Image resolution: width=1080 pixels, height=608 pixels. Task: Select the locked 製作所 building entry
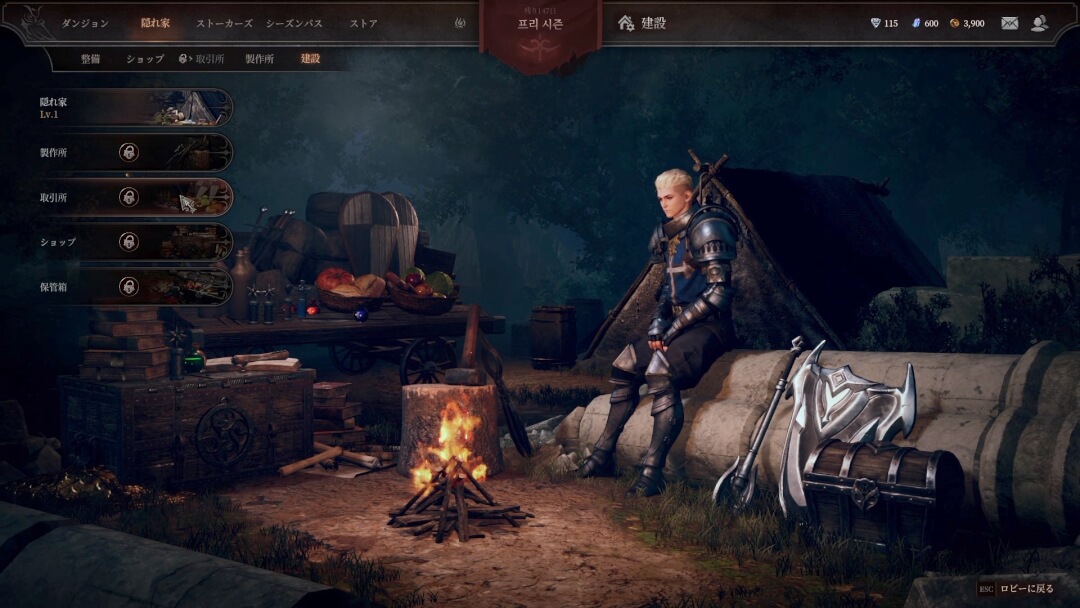pyautogui.click(x=135, y=152)
